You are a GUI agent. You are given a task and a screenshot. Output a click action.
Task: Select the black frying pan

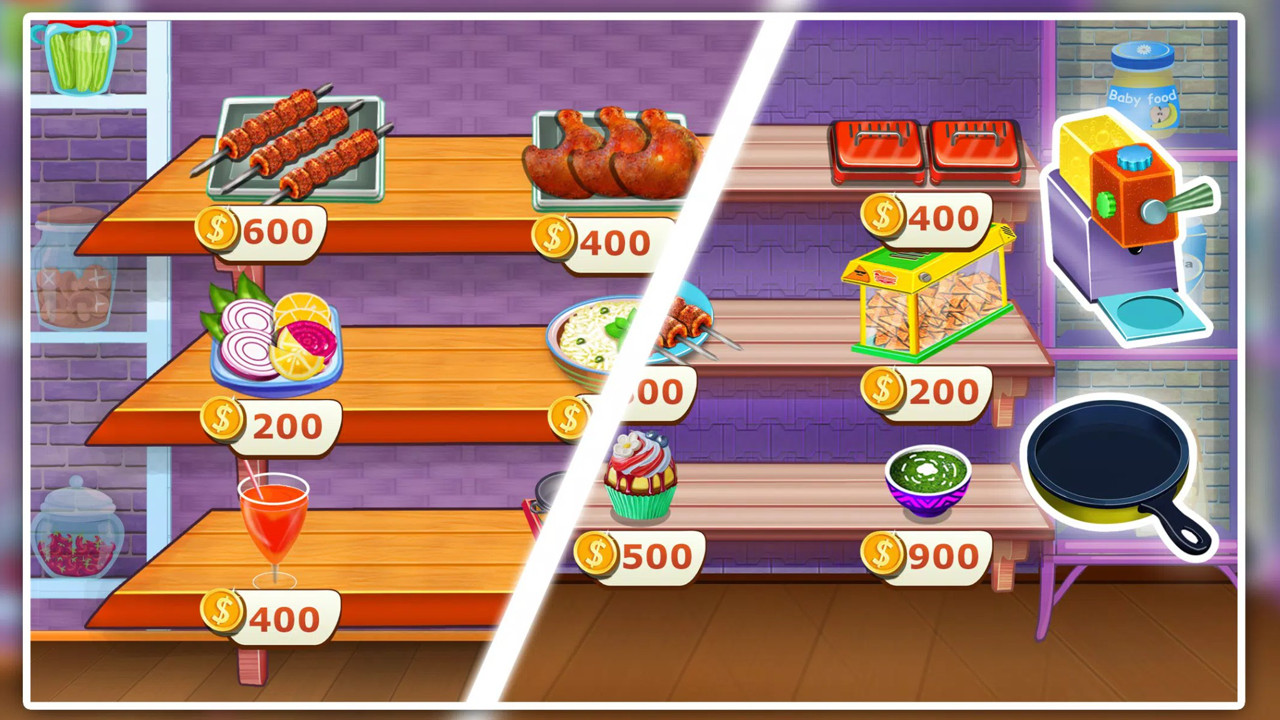[x=1110, y=465]
